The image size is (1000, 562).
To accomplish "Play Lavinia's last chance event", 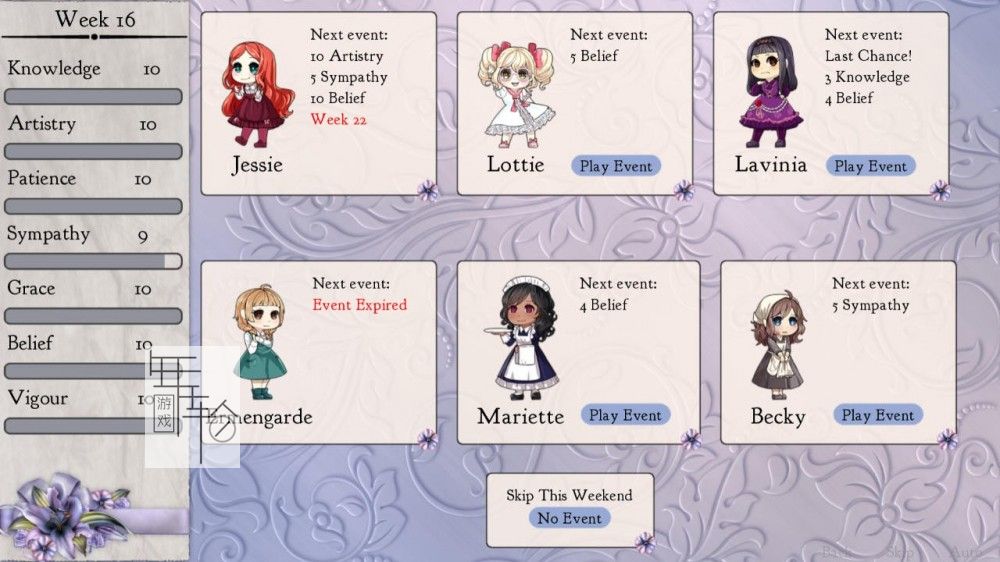I will (870, 166).
